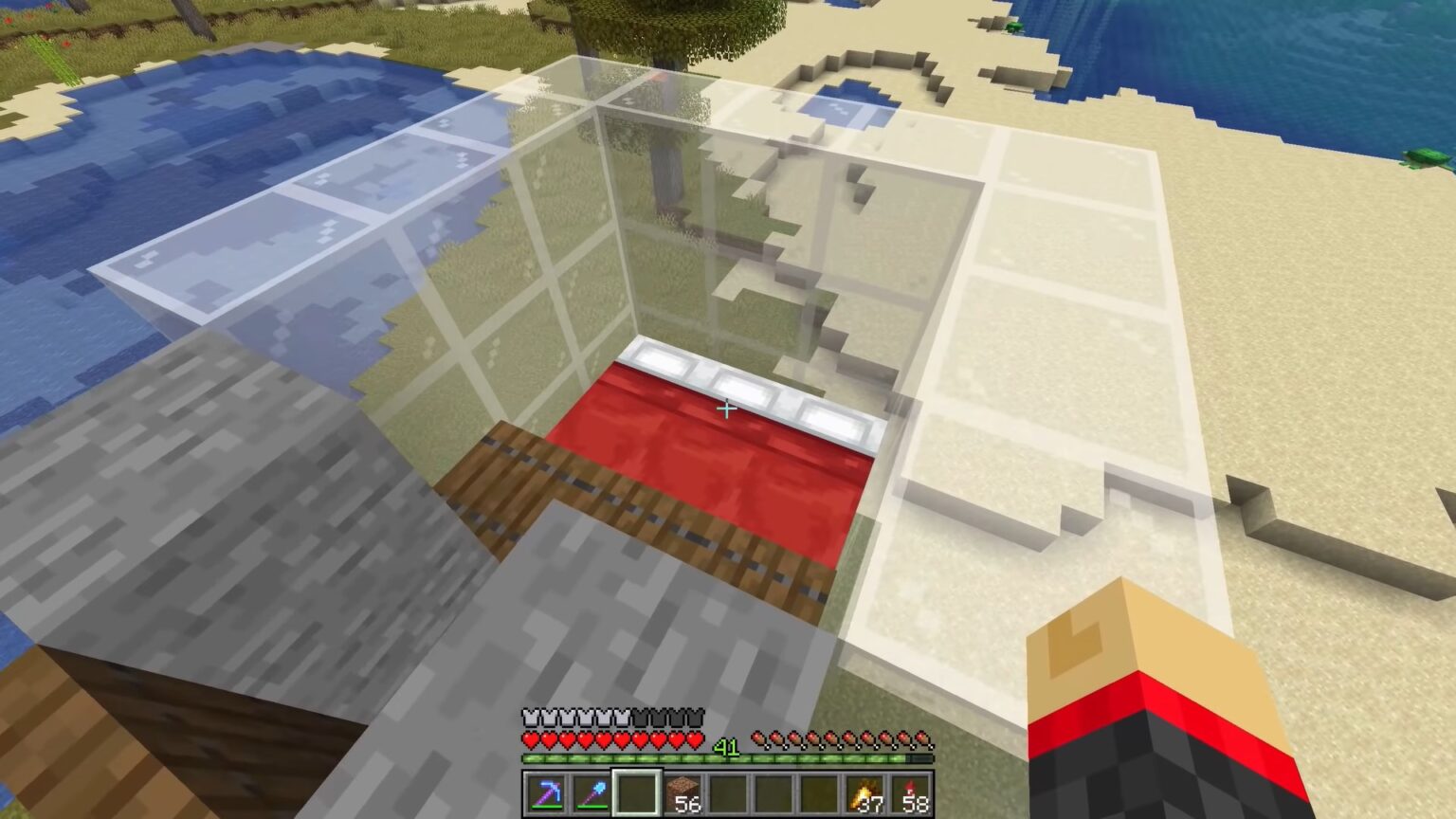Click the experience level number 41
This screenshot has height=819, width=1456.
pos(726,746)
